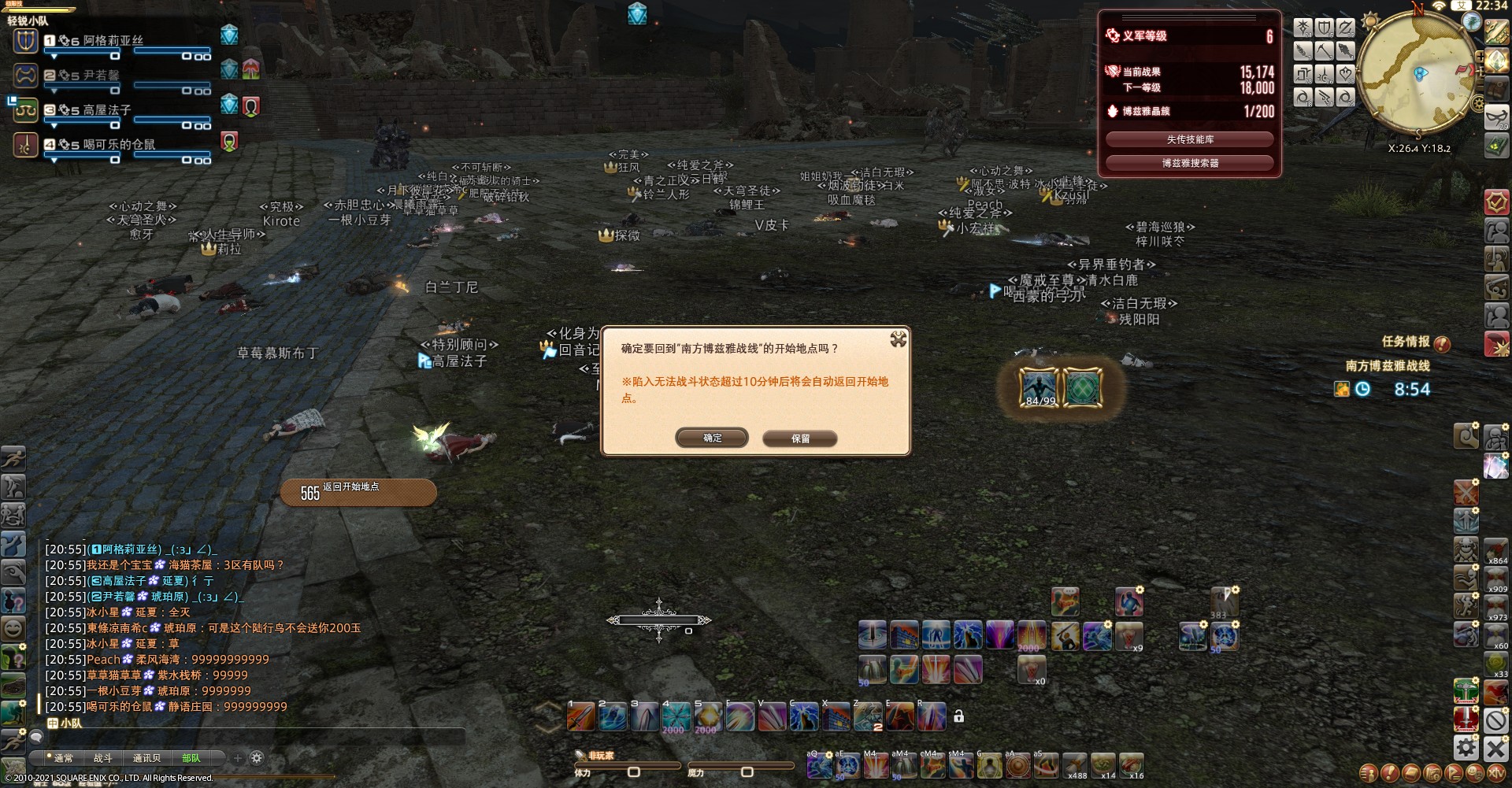
Task: Choose the 保留 (hold) button
Action: [800, 438]
